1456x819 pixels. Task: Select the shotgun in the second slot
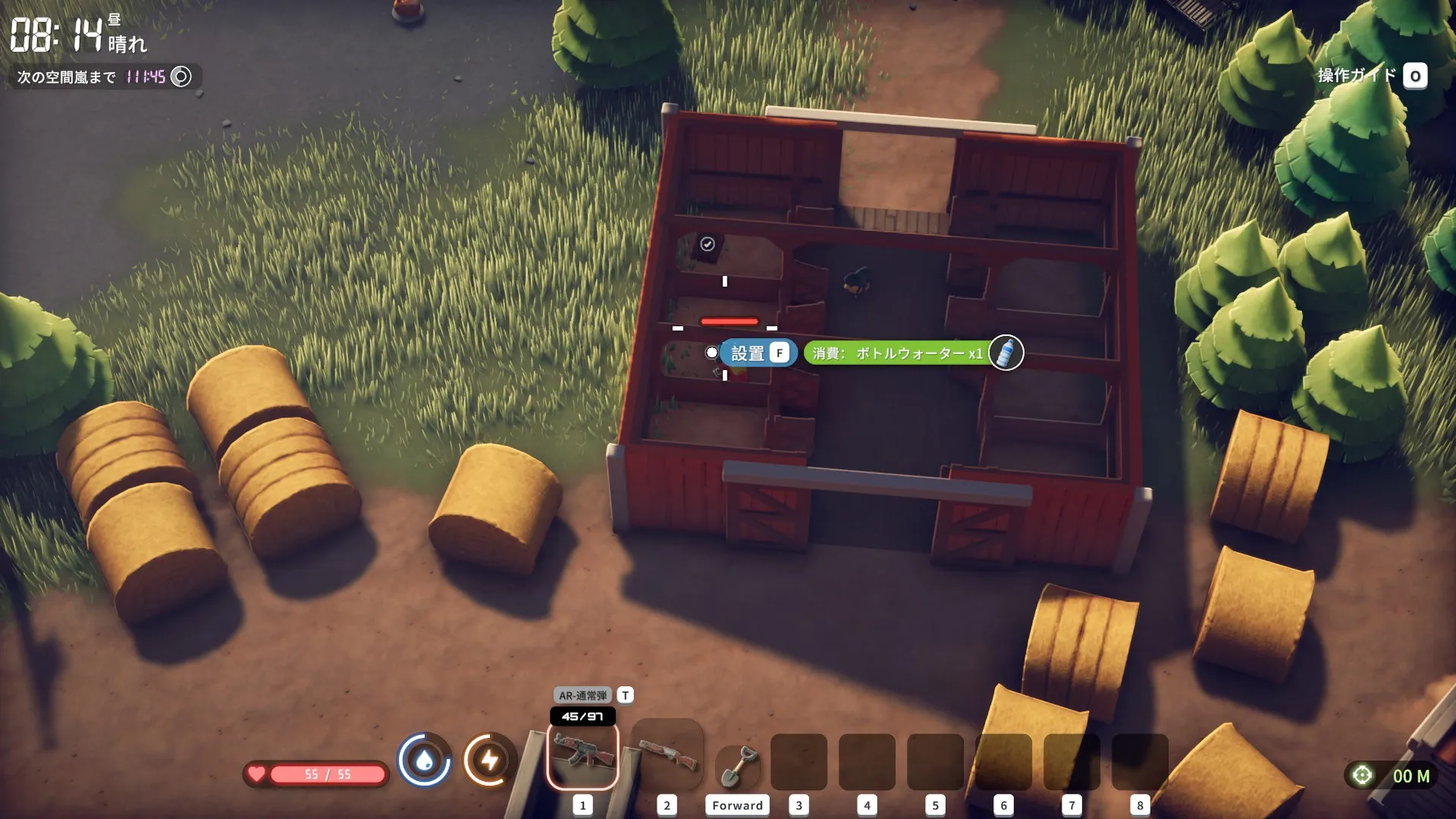point(667,756)
